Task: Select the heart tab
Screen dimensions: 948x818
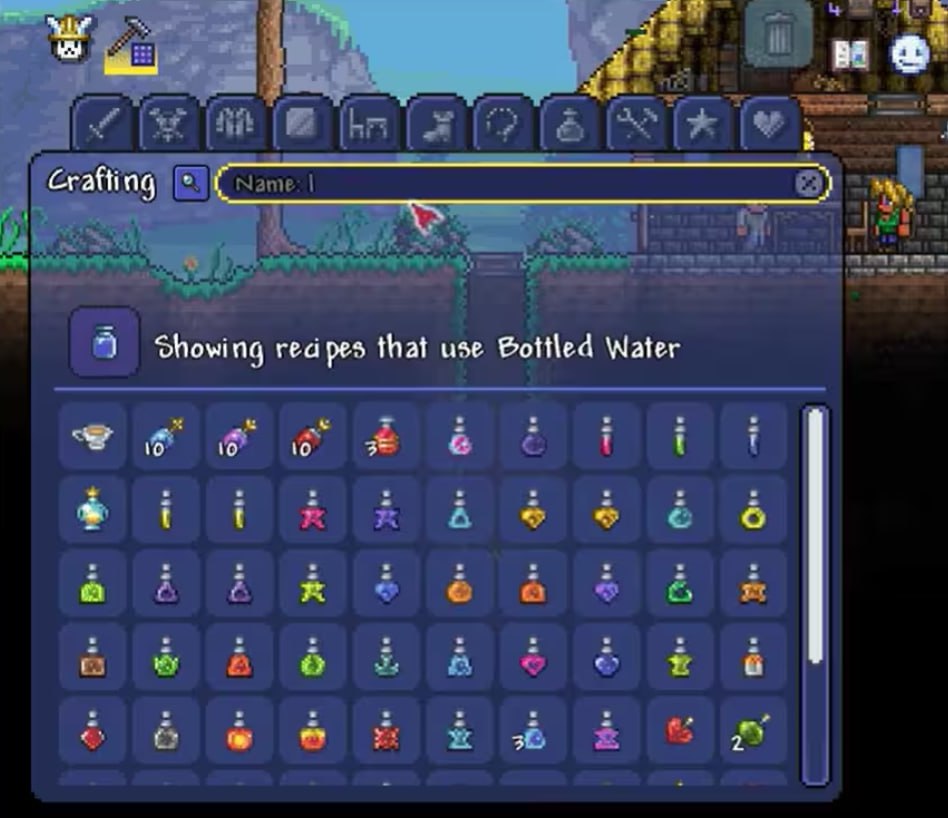Action: tap(769, 125)
